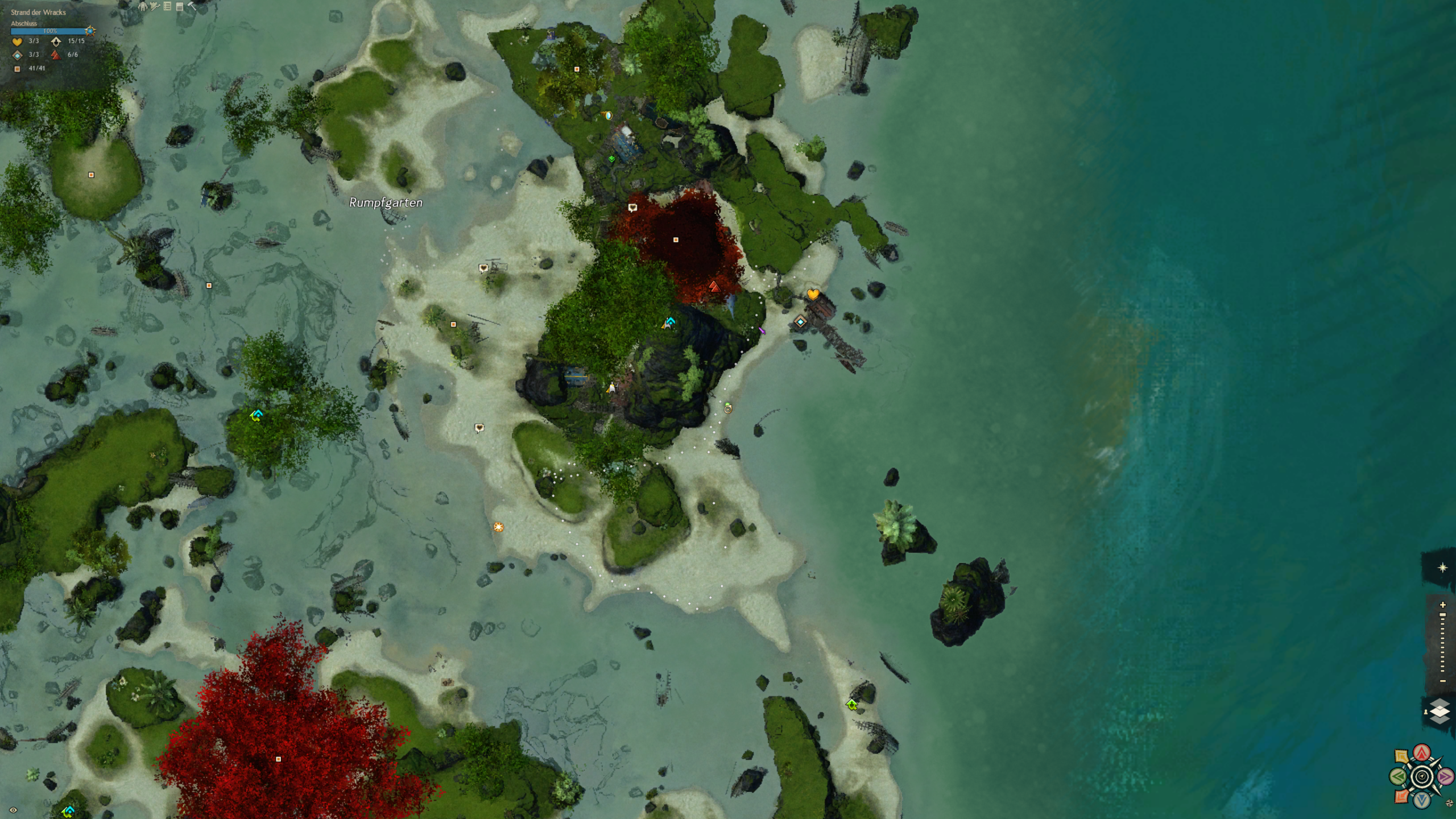1456x819 pixels.
Task: Zoom in with the map plus button
Action: pos(1442,605)
